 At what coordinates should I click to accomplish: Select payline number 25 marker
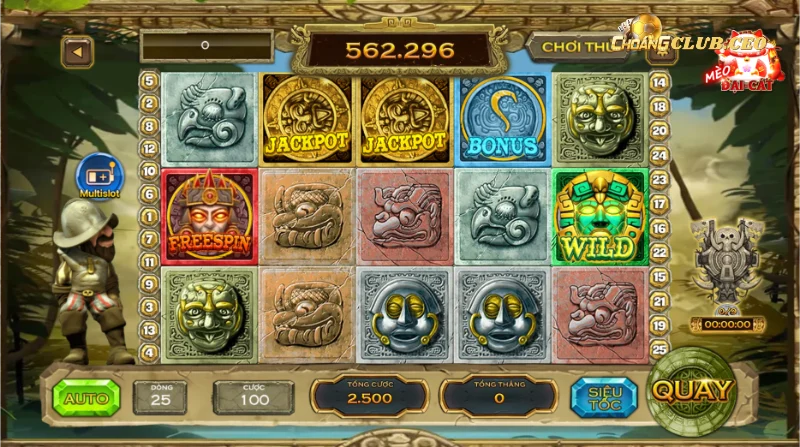pos(660,350)
